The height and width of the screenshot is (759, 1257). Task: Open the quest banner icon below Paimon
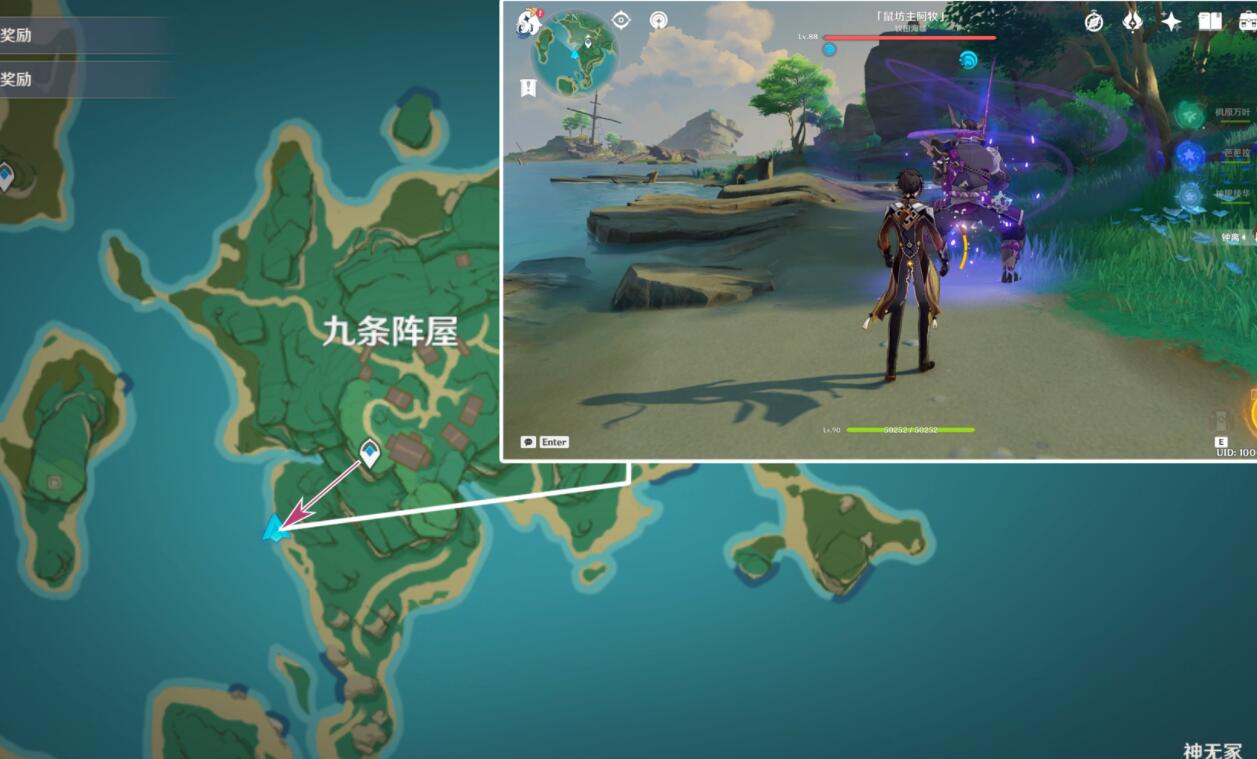coord(528,88)
